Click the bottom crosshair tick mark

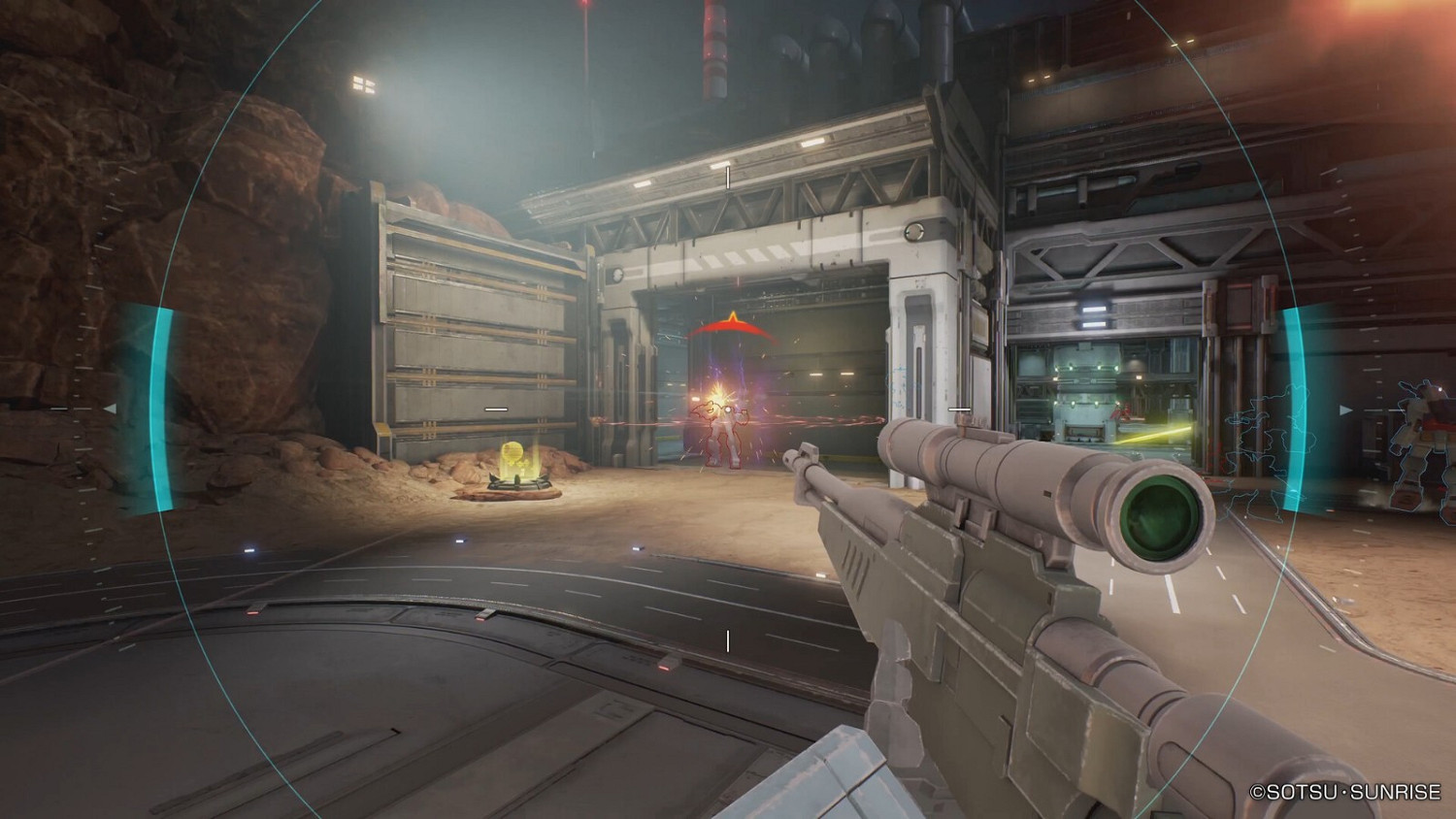pyautogui.click(x=726, y=639)
